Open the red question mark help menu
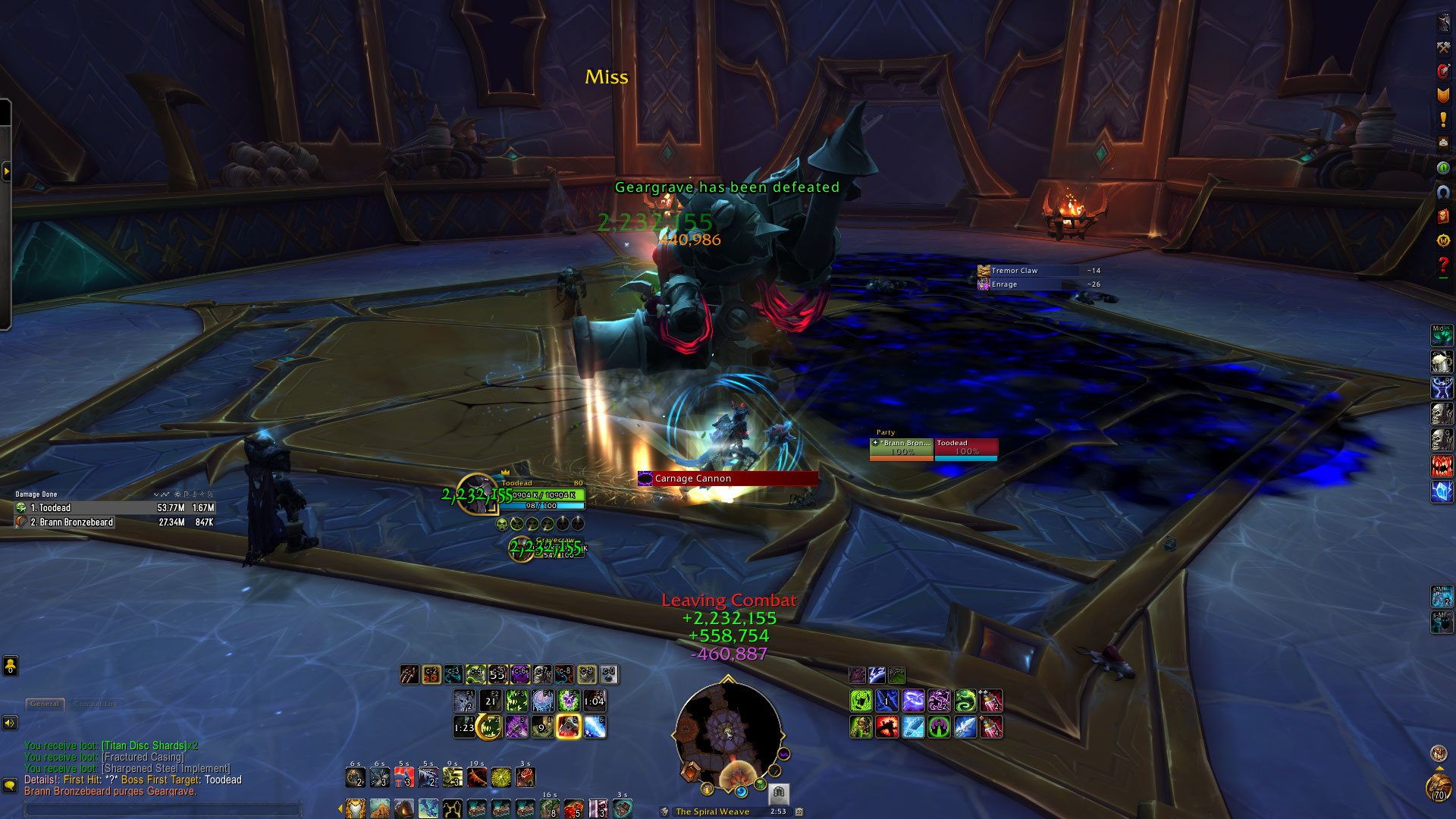Viewport: 1456px width, 819px height. coord(1443,265)
